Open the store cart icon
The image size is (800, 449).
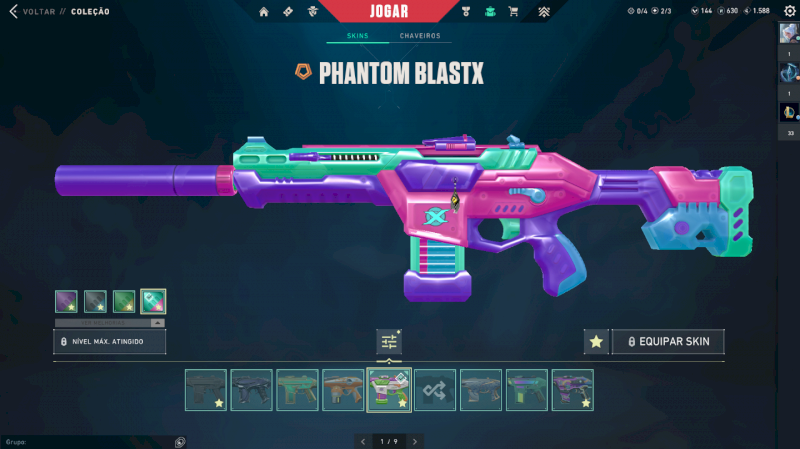pos(513,12)
